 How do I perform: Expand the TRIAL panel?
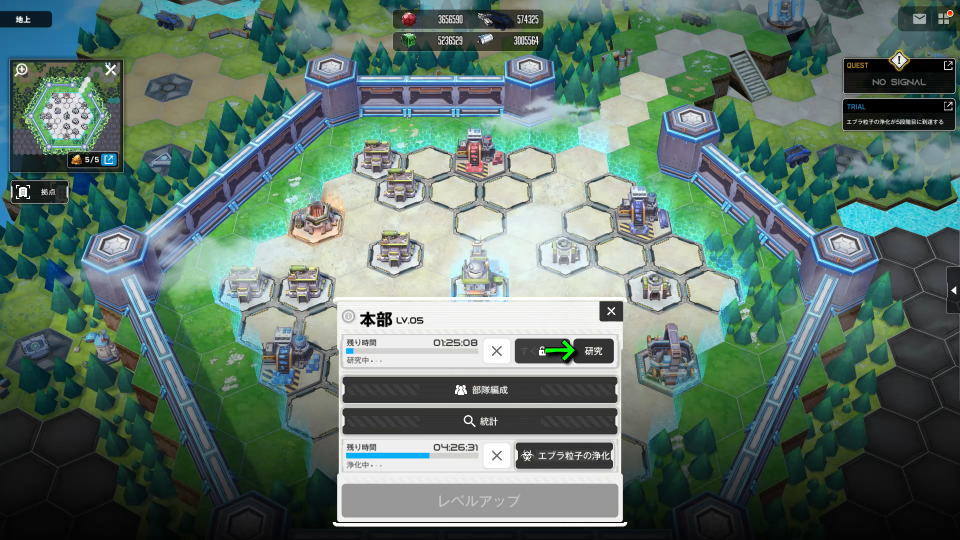947,106
